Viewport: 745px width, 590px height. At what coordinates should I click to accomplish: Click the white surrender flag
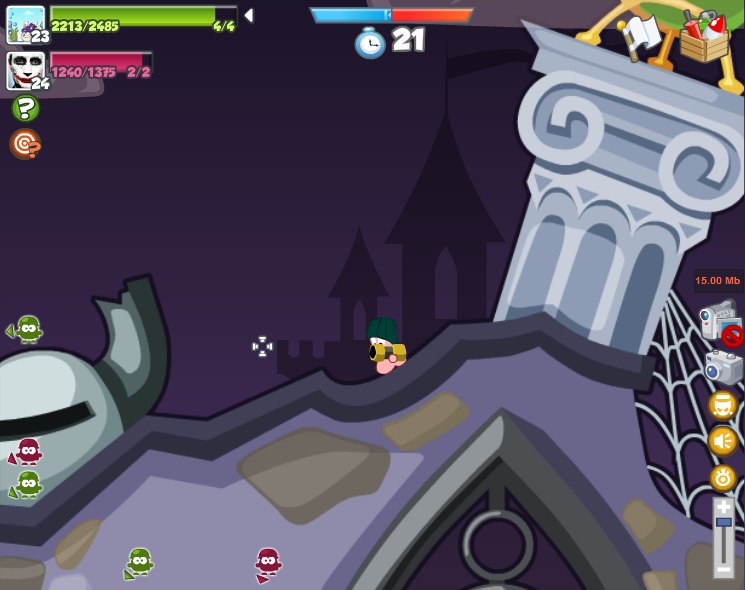point(641,36)
